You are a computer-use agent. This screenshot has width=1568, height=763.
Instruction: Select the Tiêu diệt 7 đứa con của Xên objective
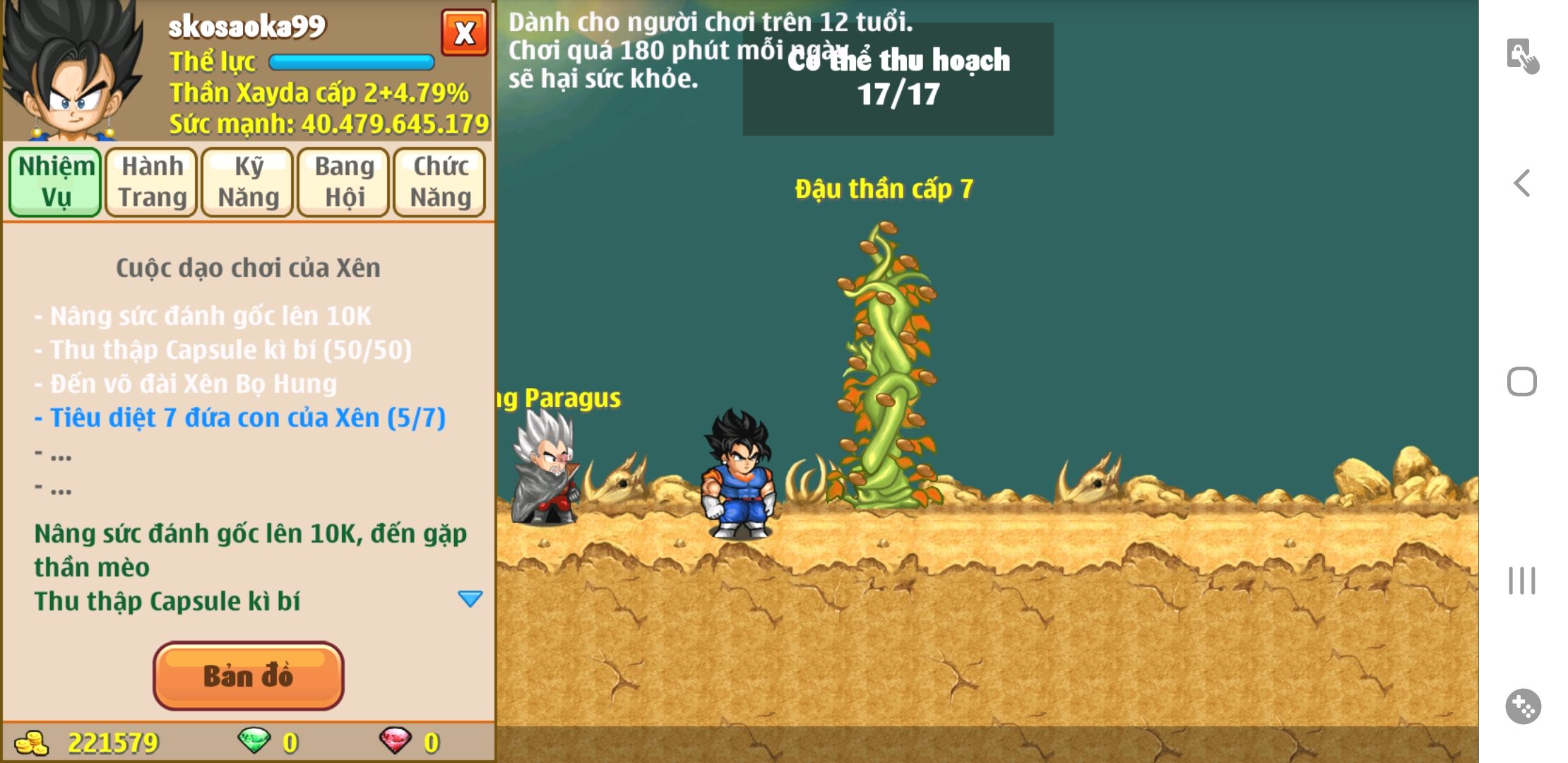tap(240, 418)
